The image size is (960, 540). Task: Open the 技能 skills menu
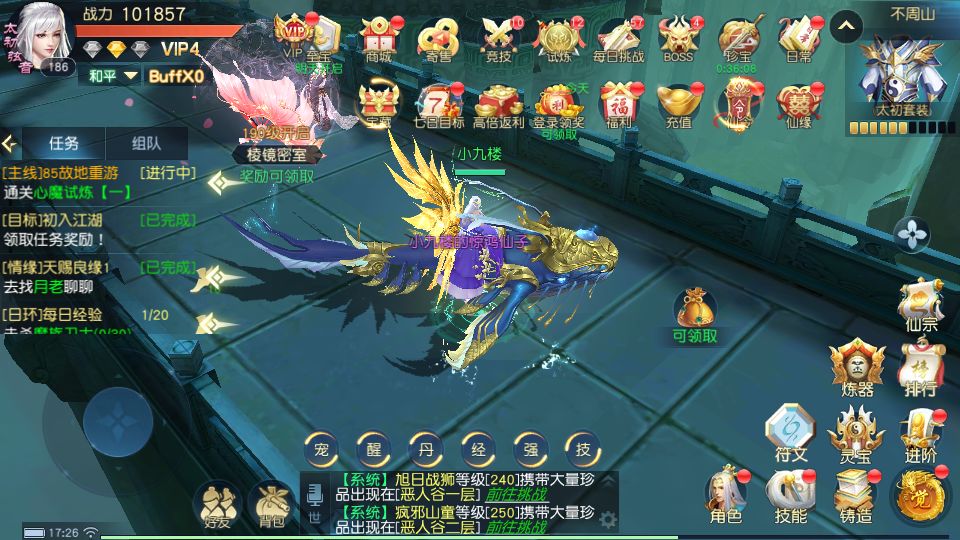(x=790, y=495)
